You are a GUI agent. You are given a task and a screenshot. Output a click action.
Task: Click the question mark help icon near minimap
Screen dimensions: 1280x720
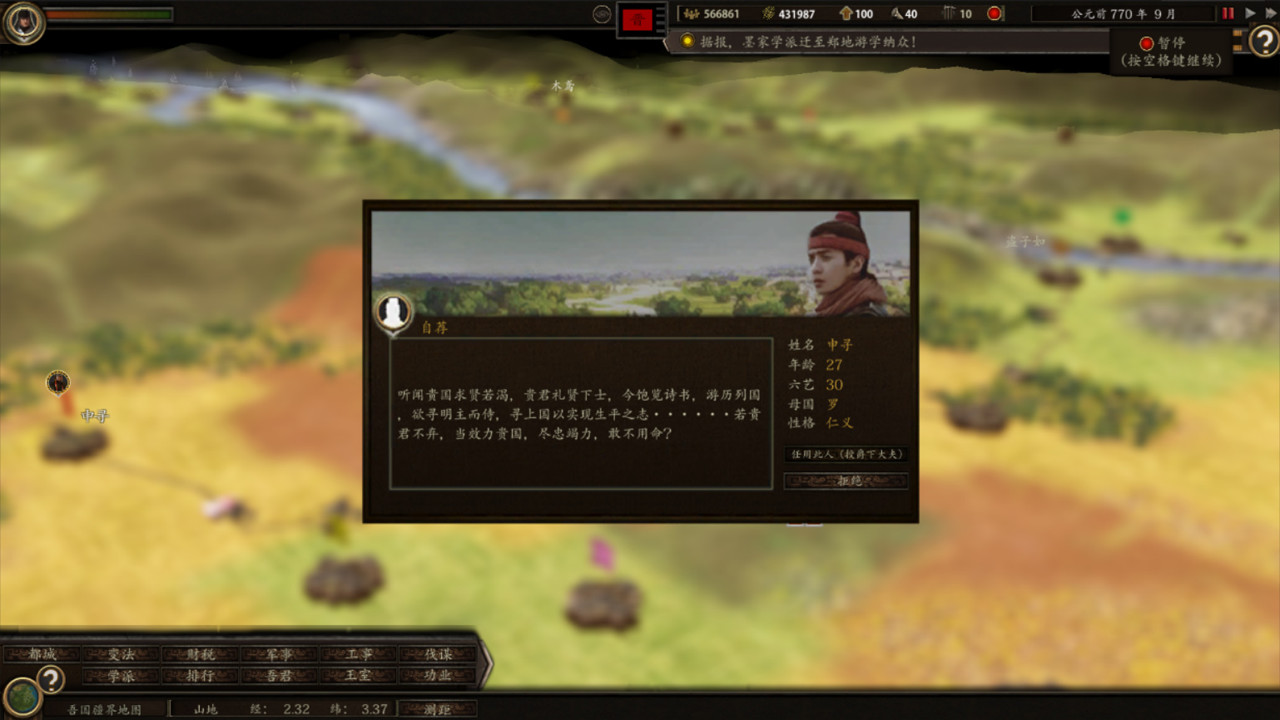click(x=48, y=679)
